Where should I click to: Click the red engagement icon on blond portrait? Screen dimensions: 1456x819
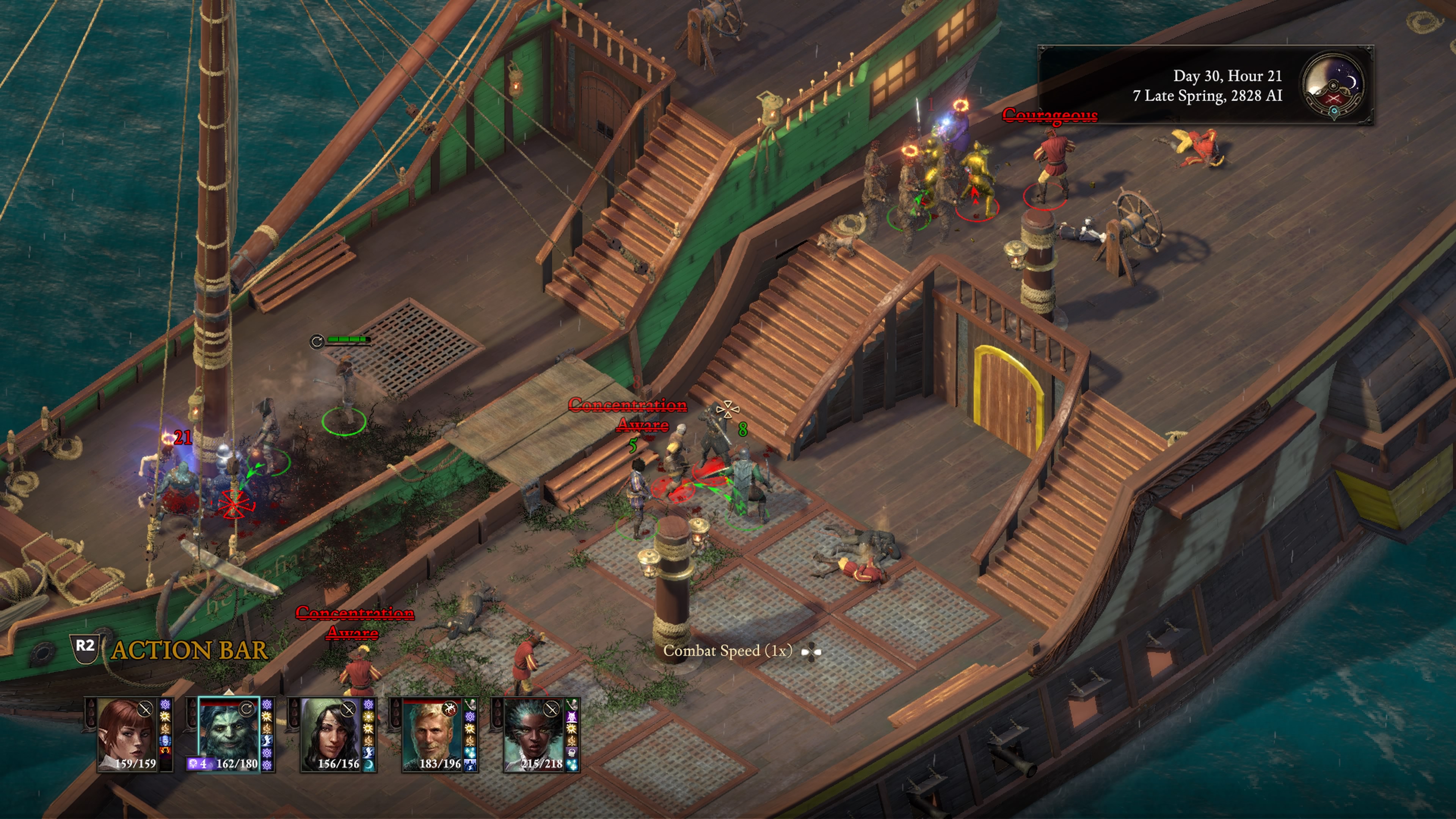(x=450, y=708)
